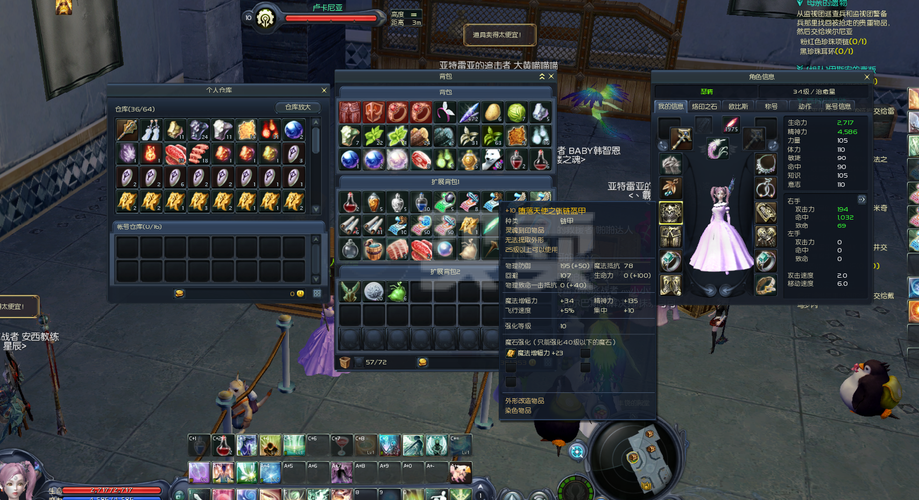Use the red potion on the hotbar
The height and width of the screenshot is (500, 919).
pos(222,445)
